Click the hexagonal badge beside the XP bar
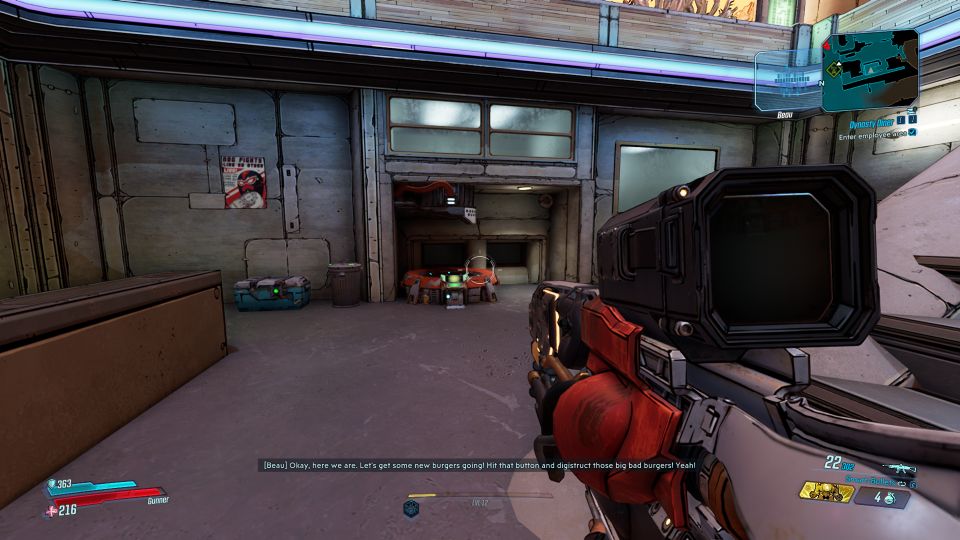The image size is (960, 540). coord(410,508)
